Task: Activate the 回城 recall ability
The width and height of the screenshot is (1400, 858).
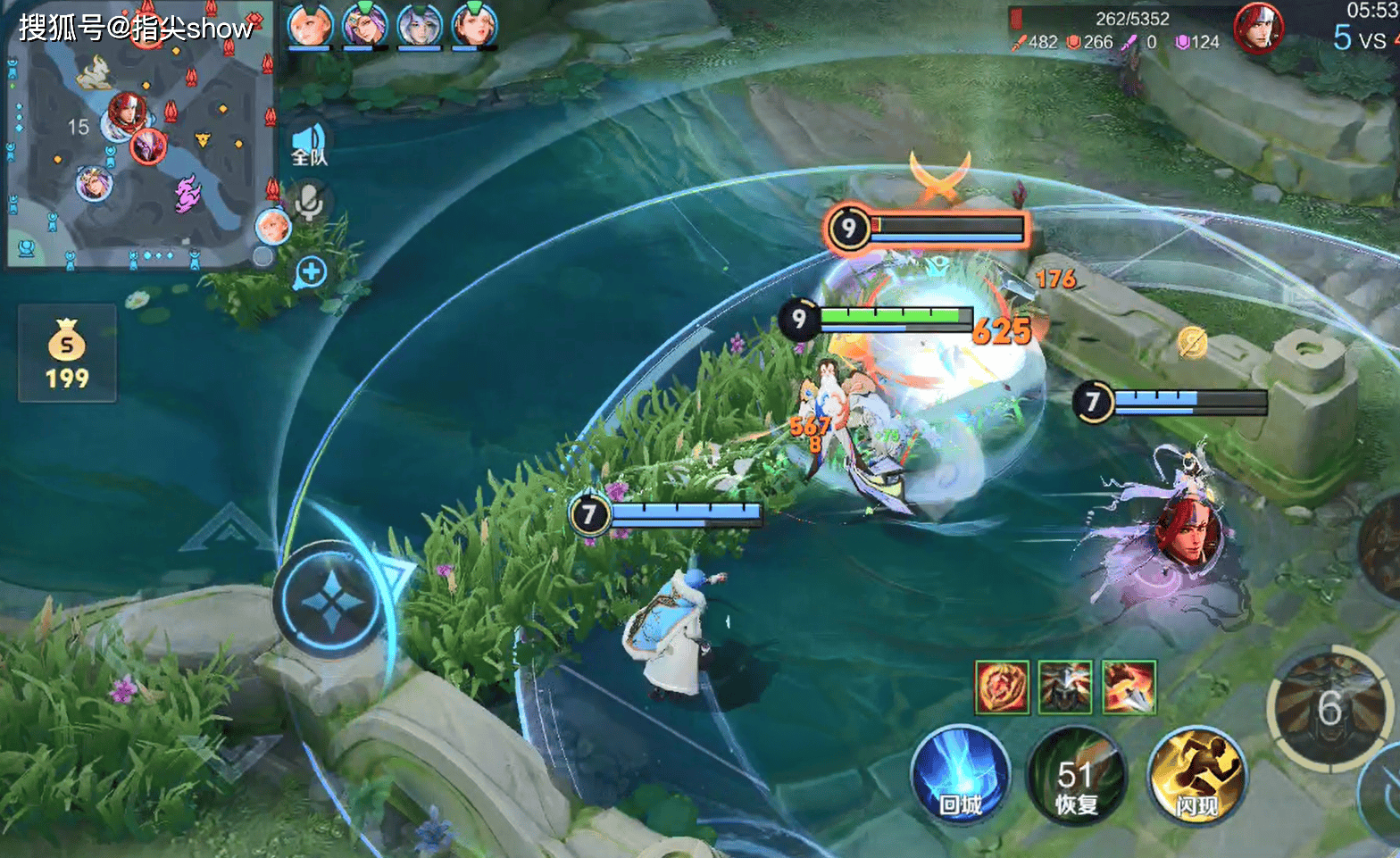Action: [961, 775]
